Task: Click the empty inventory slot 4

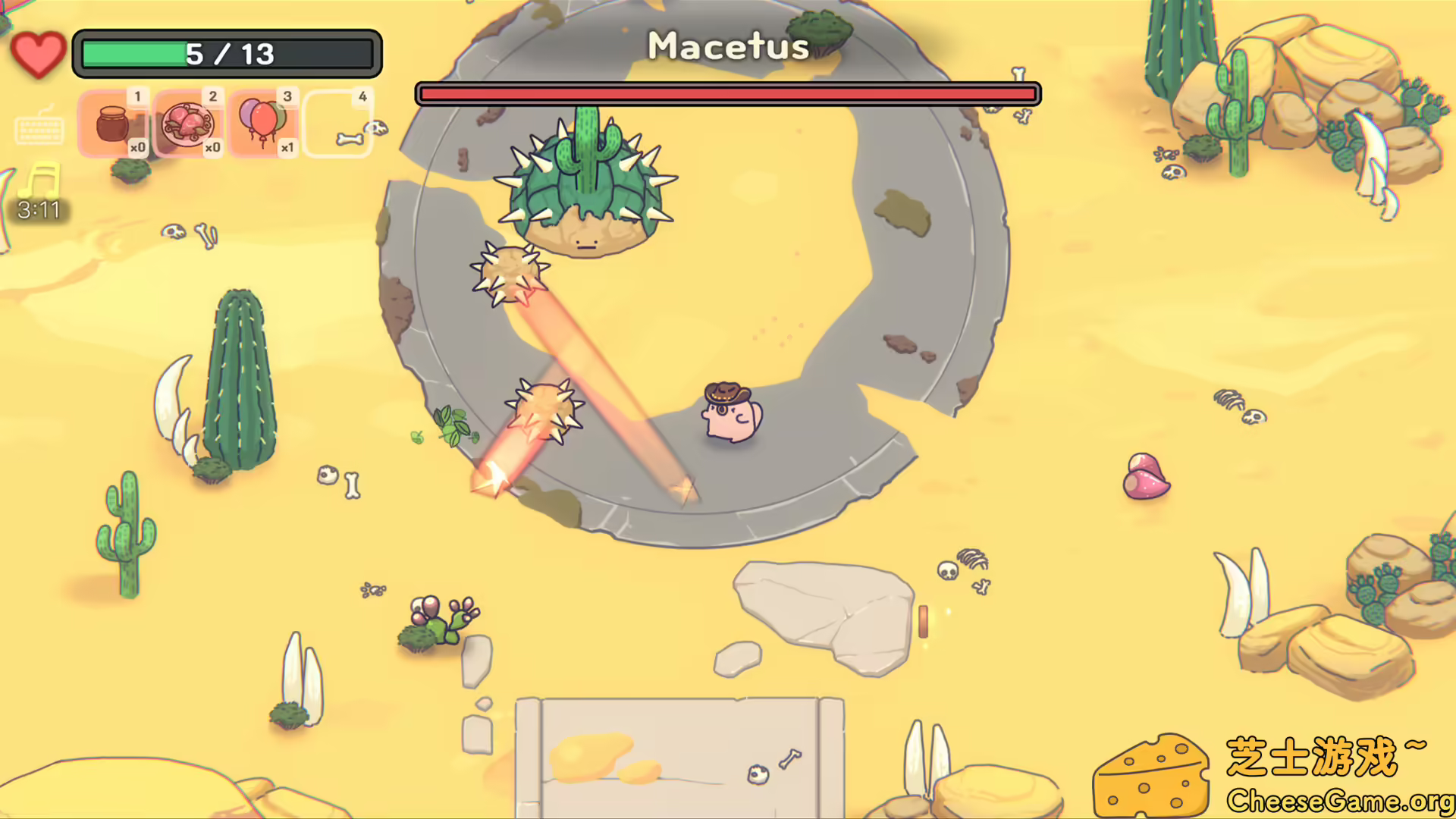Action: [337, 123]
